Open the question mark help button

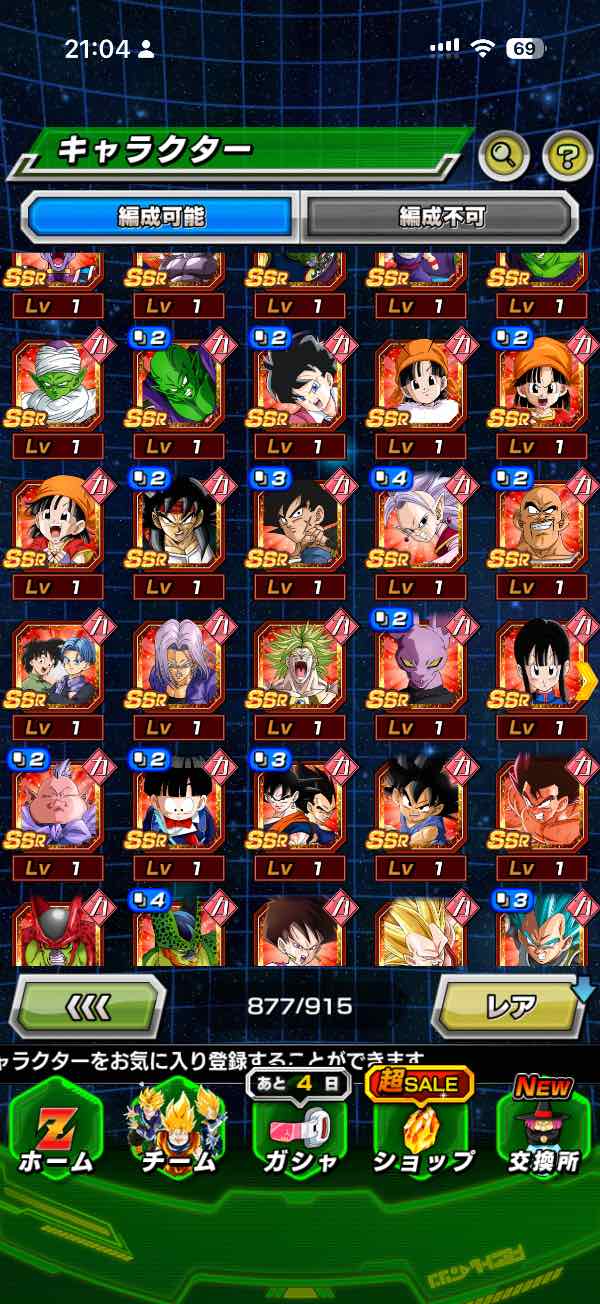[x=567, y=154]
